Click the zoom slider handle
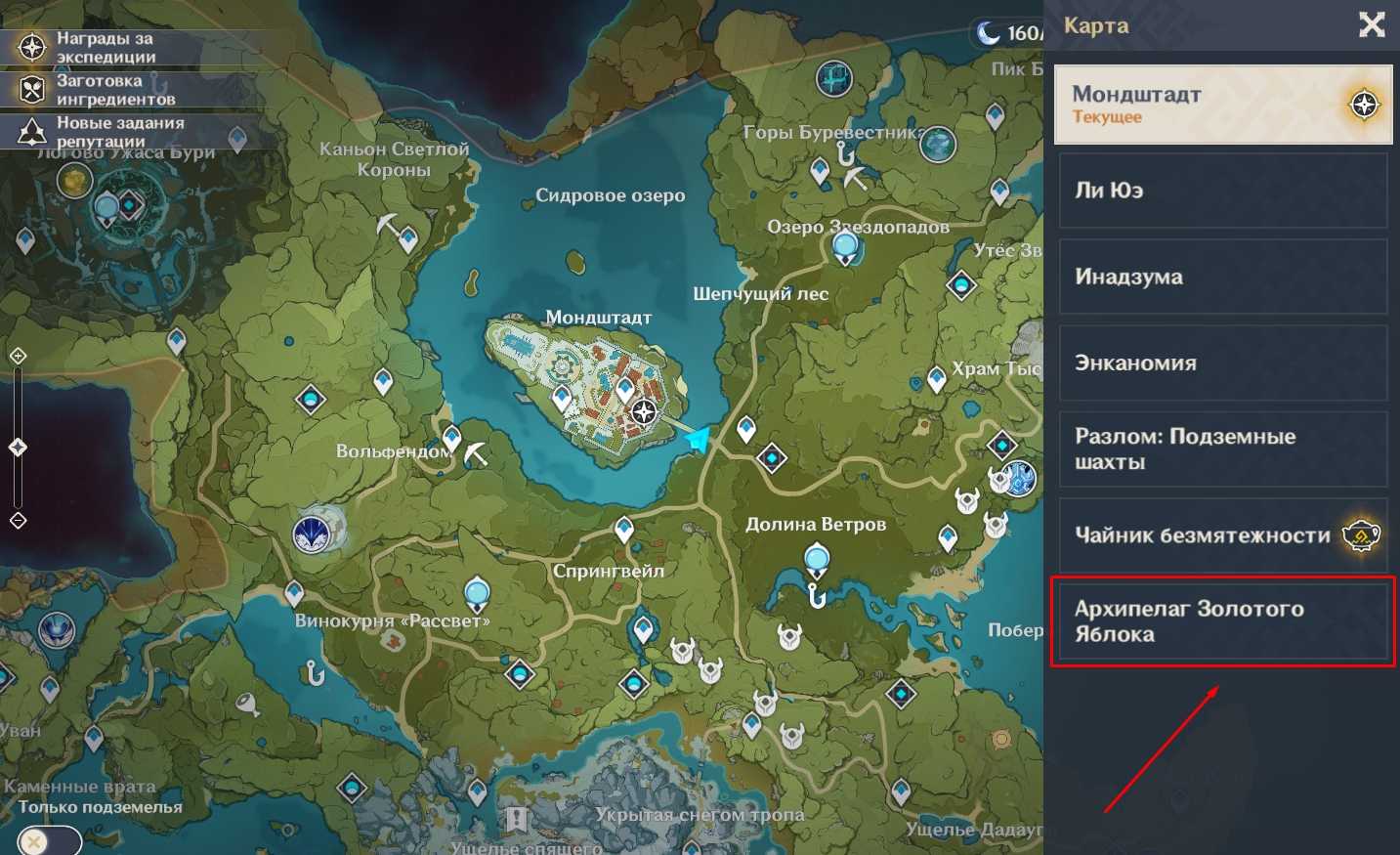The width and height of the screenshot is (1400, 855). 18,448
